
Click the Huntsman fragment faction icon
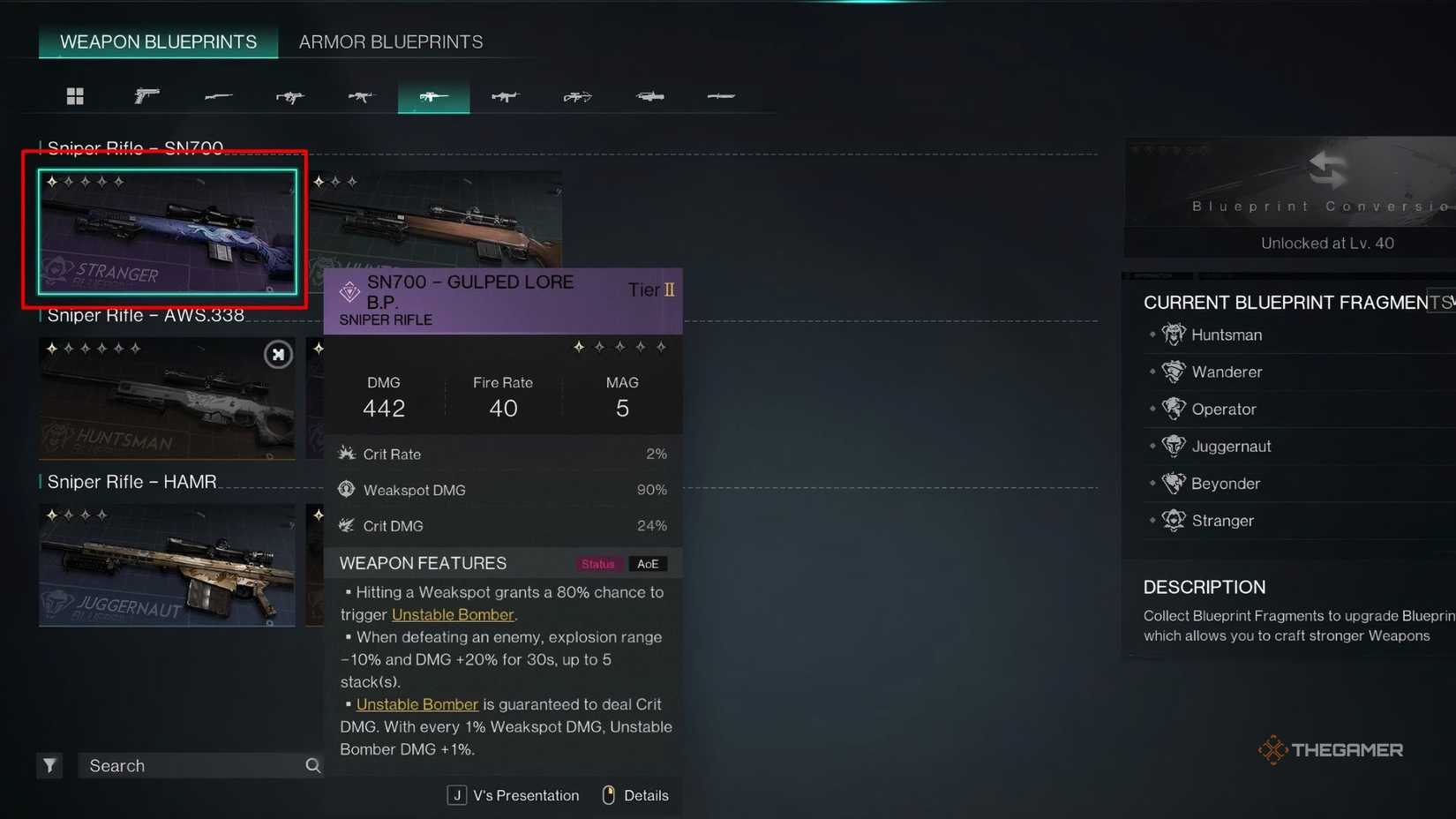(1174, 334)
